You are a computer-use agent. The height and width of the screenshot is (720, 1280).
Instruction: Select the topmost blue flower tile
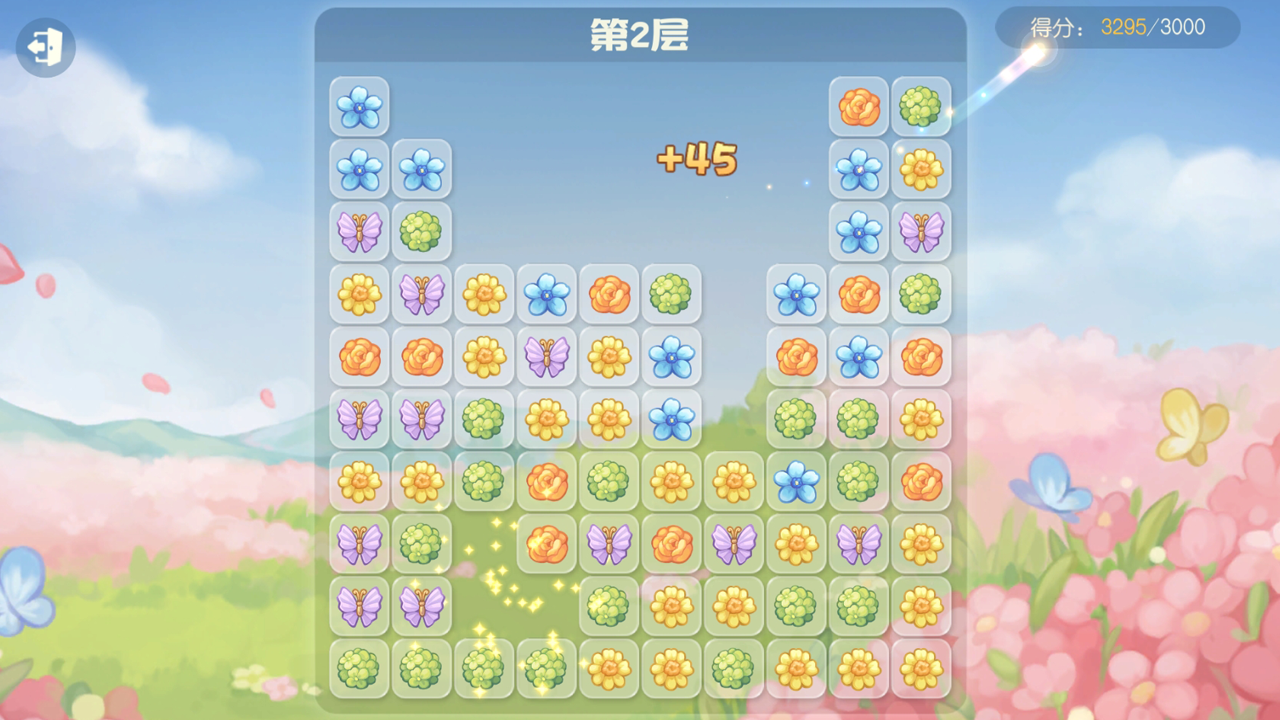click(359, 106)
